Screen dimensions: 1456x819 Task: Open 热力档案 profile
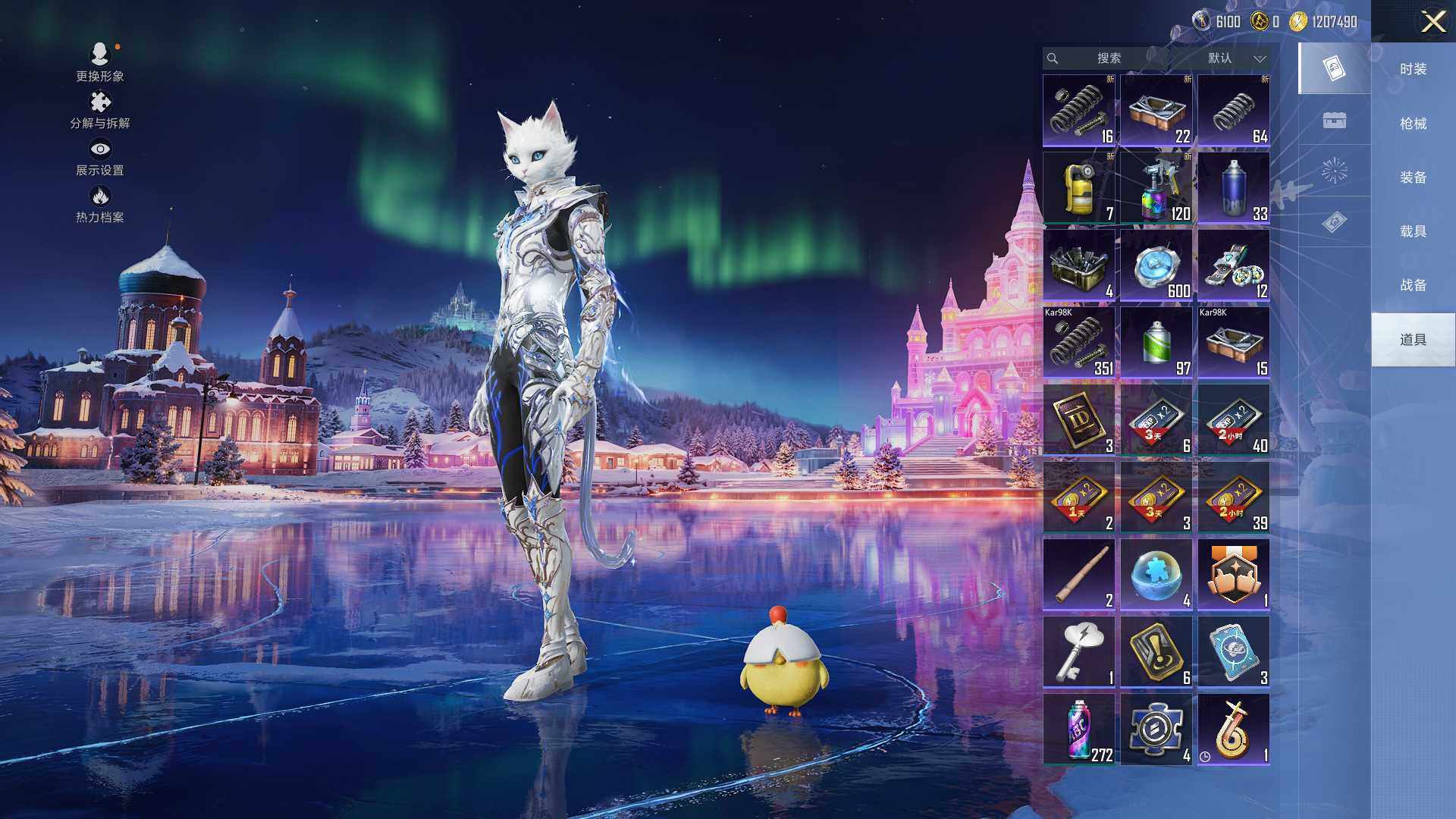click(x=99, y=205)
